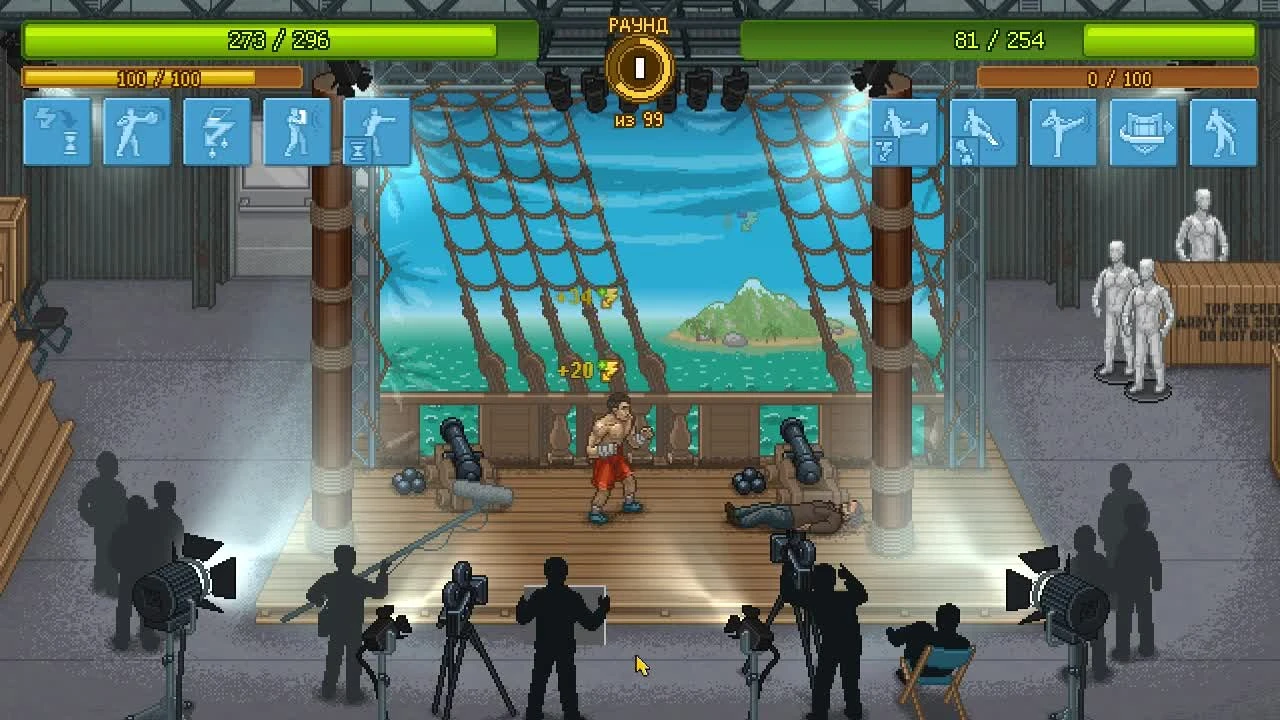Select the energy regeneration move icon

click(57, 132)
